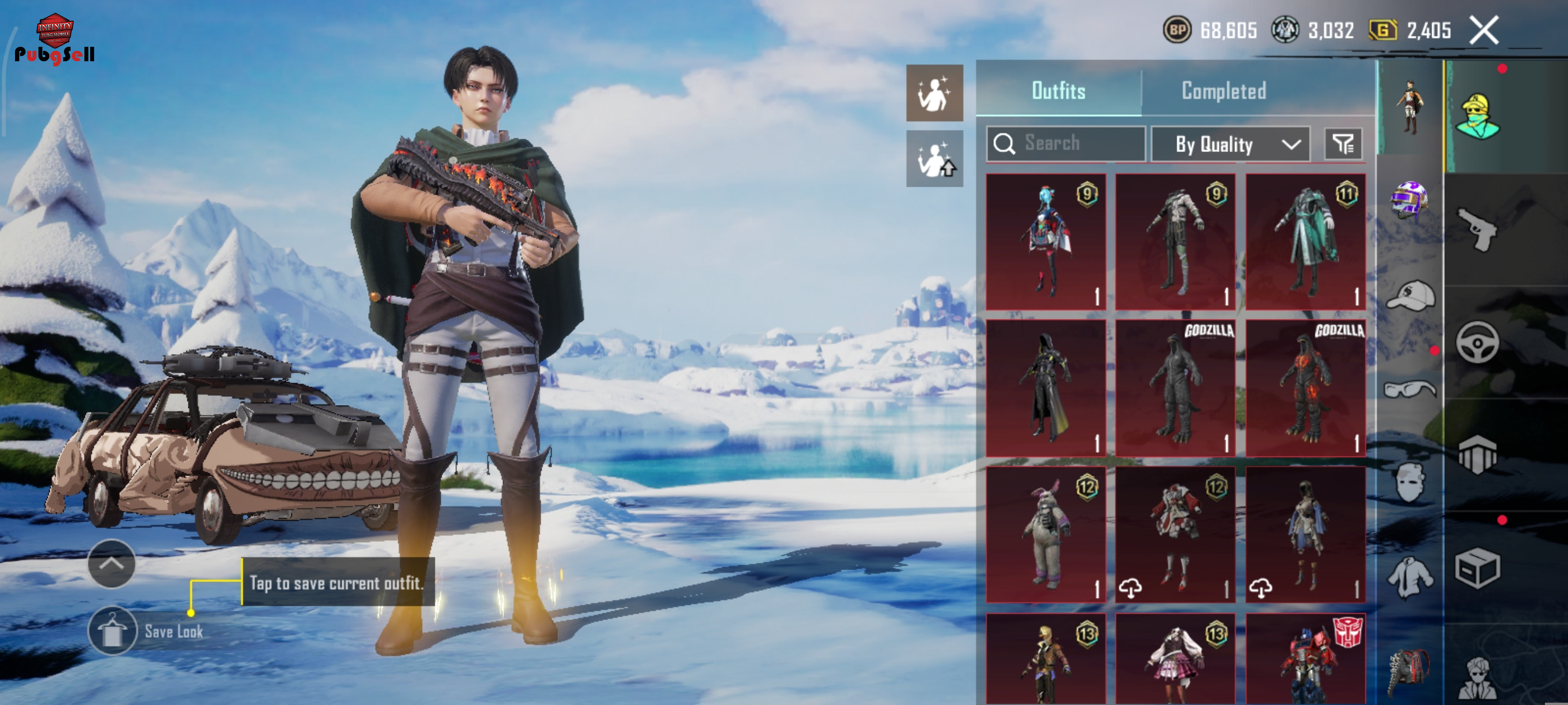
Task: Choose the glowing red Godzilla outfit
Action: click(1305, 388)
